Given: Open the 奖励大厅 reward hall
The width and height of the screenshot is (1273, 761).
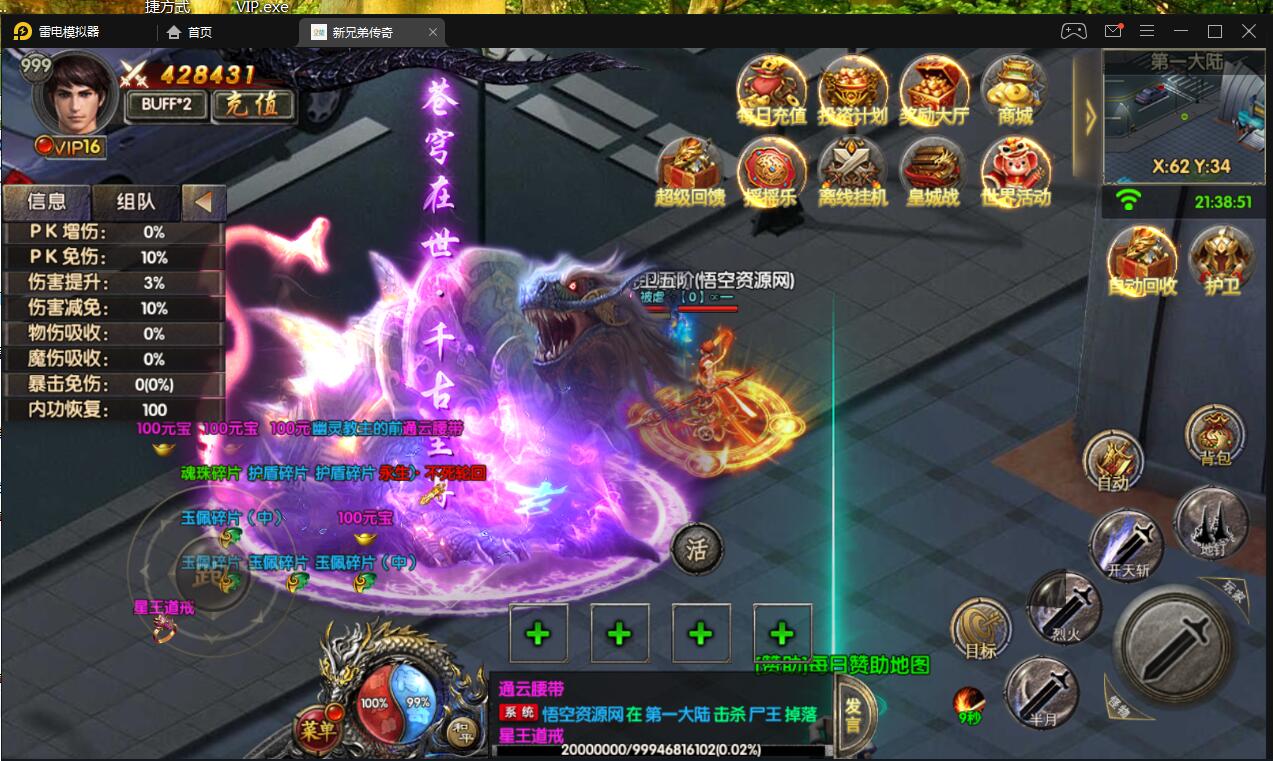Looking at the screenshot, I should tap(934, 89).
